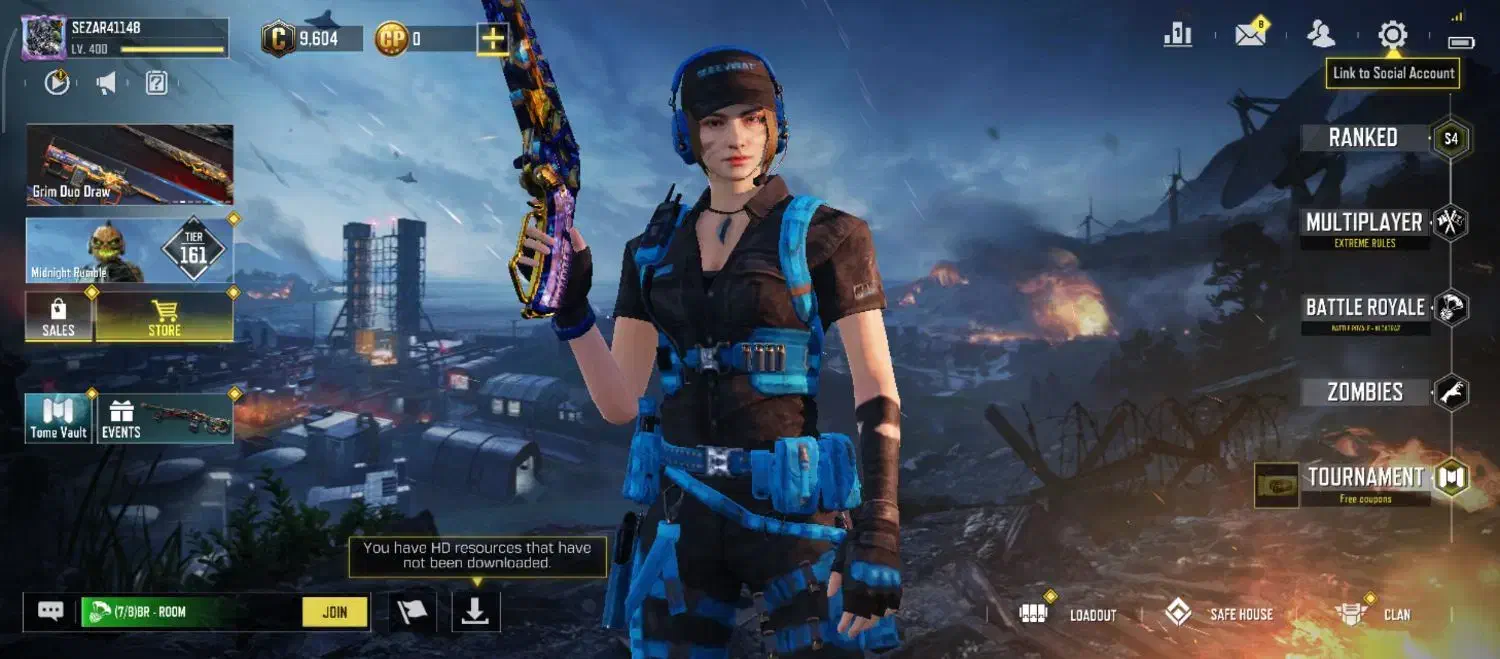1500x659 pixels.
Task: View the leaderboard bar chart icon
Action: [x=1178, y=36]
